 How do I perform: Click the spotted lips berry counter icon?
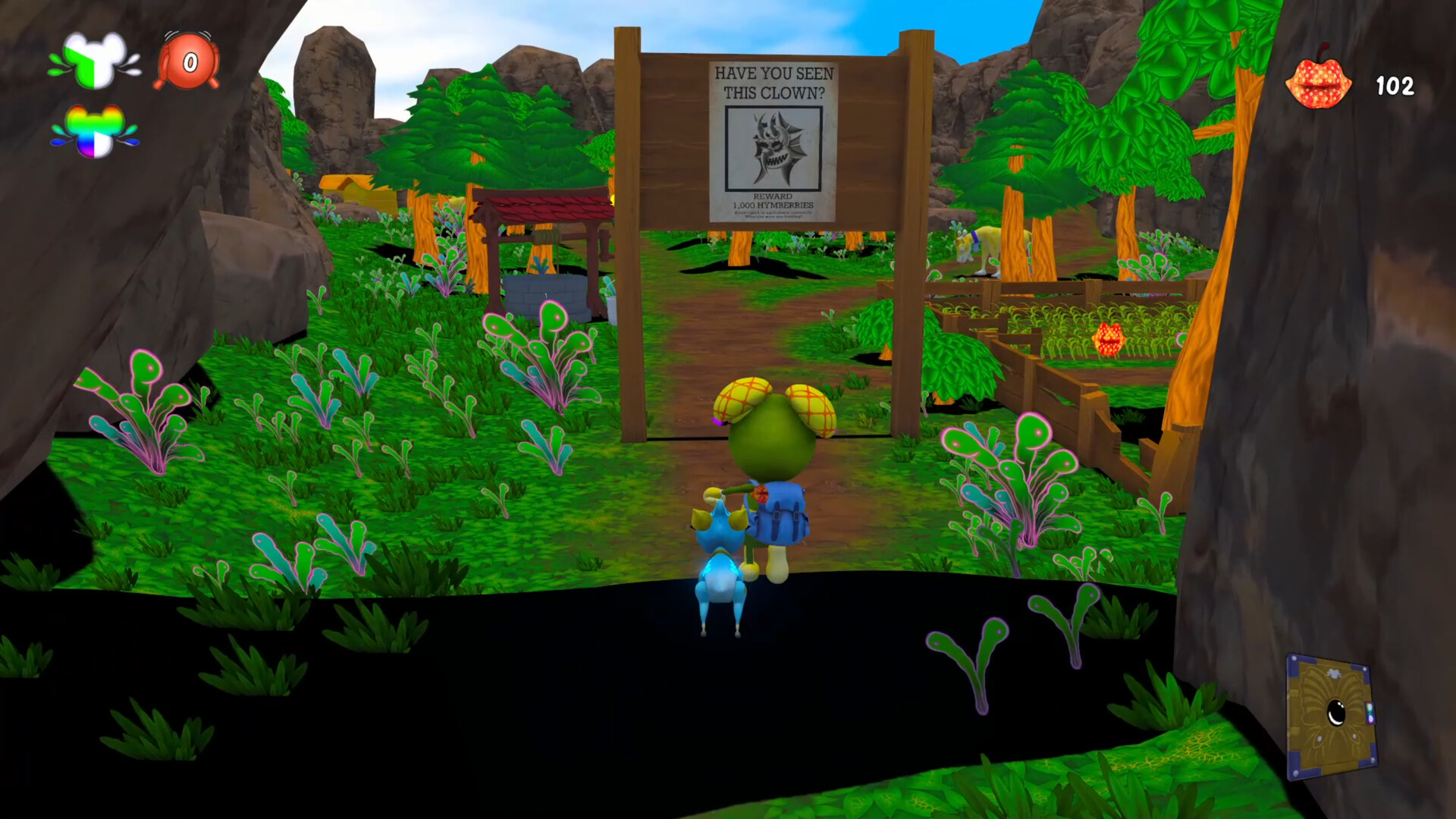[1319, 82]
